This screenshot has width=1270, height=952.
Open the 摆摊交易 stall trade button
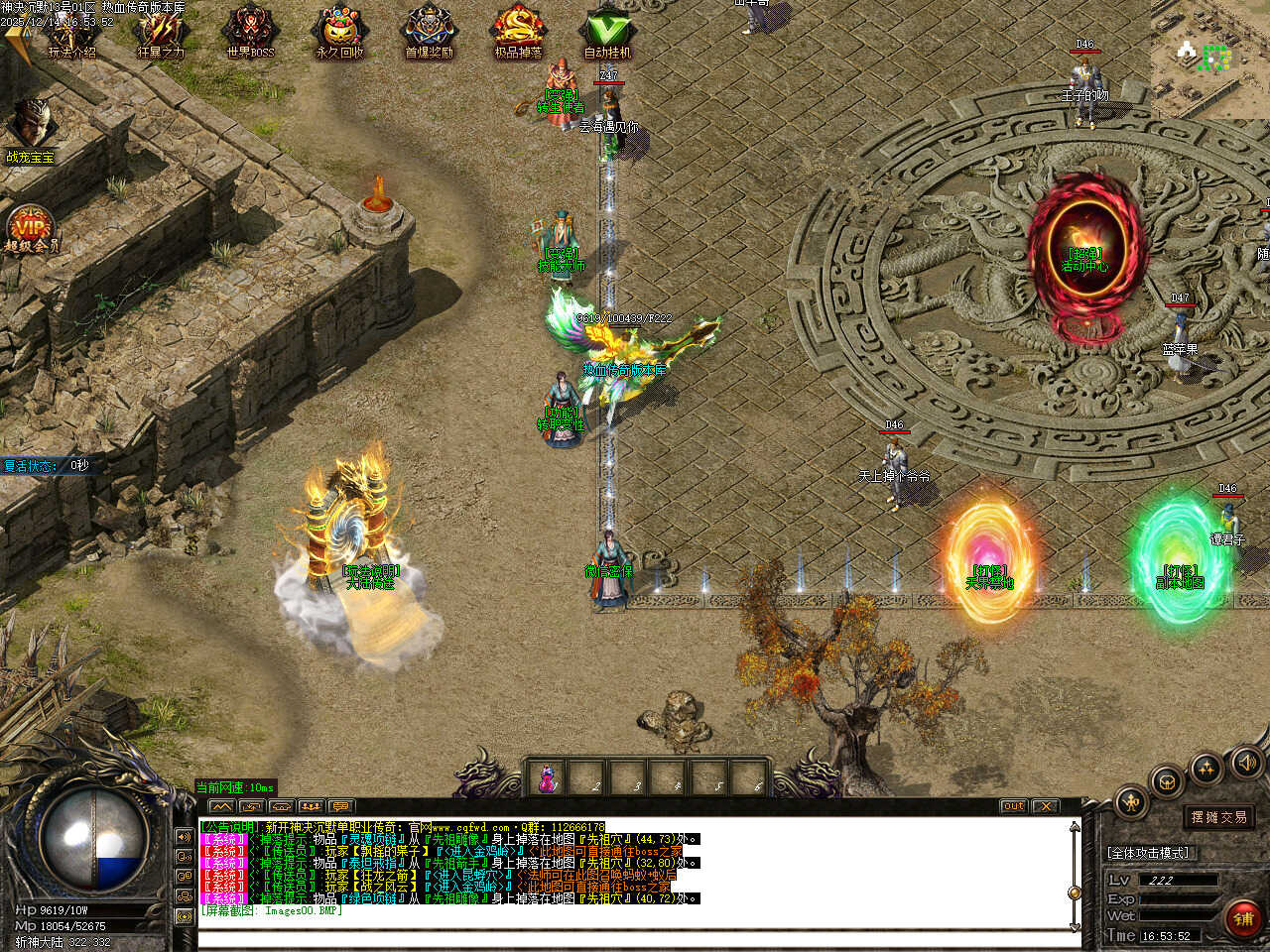click(x=1219, y=817)
